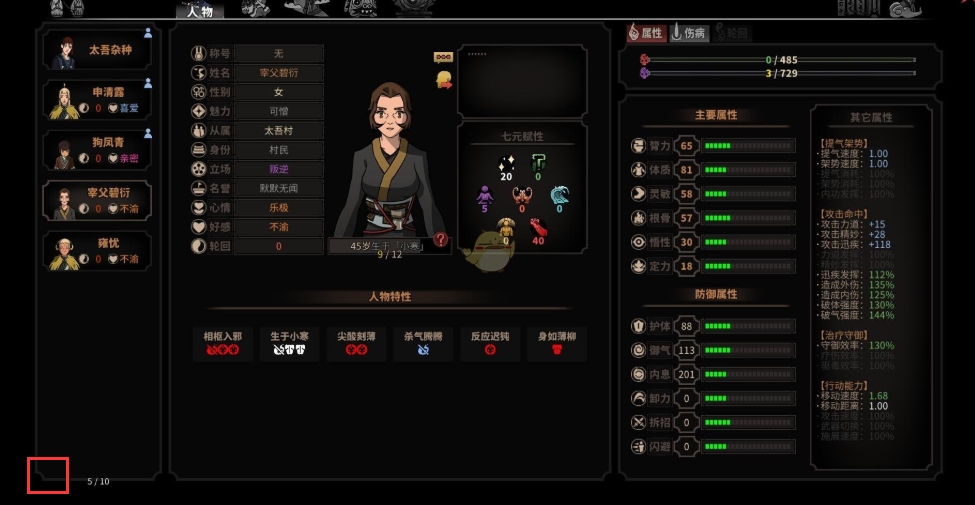Screen dimensions: 975x505
Task: Click the red question mark help icon
Action: (441, 240)
